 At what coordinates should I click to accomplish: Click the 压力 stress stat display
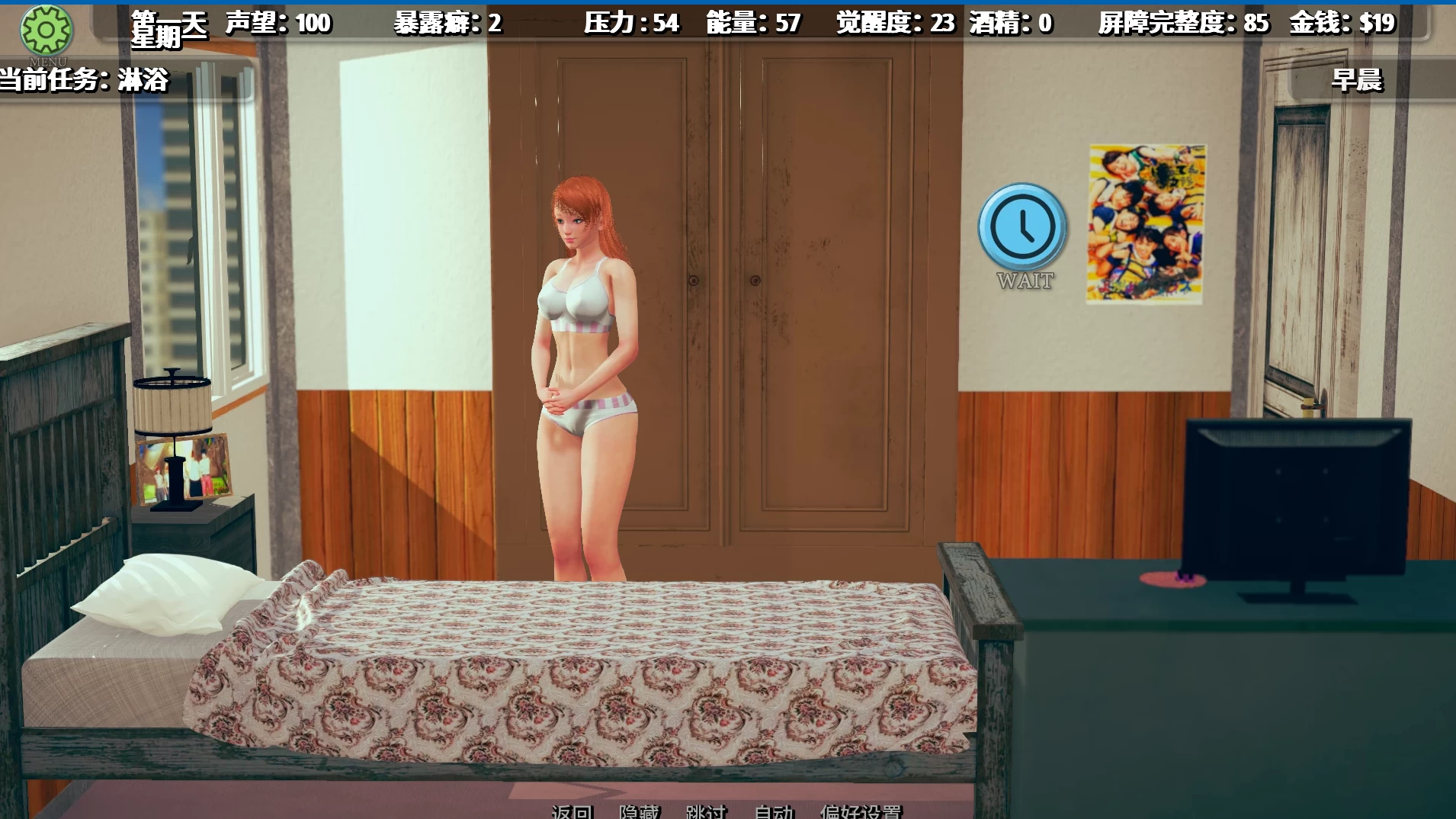pos(633,23)
